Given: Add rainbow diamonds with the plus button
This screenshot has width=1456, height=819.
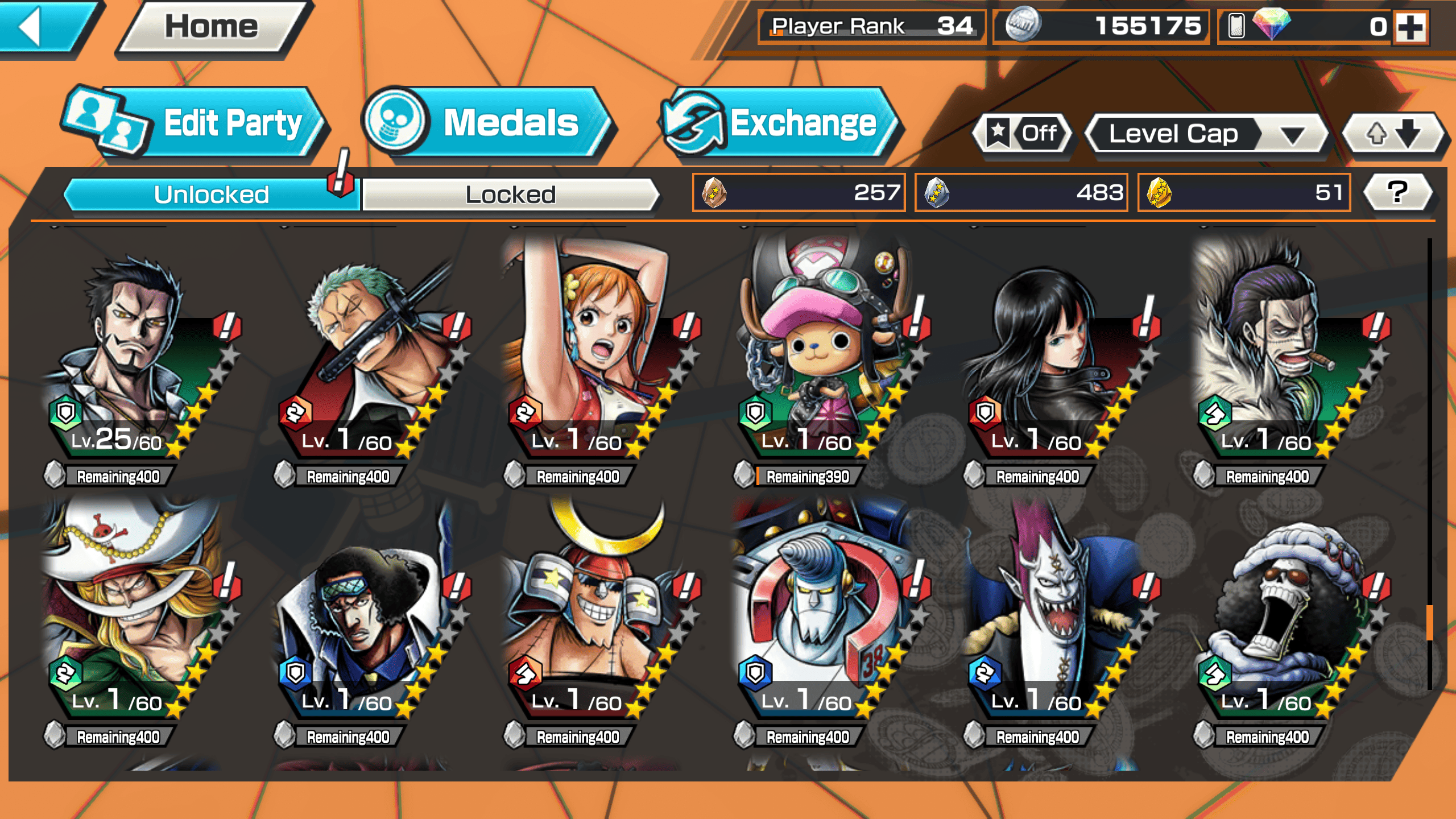Looking at the screenshot, I should 1411,27.
